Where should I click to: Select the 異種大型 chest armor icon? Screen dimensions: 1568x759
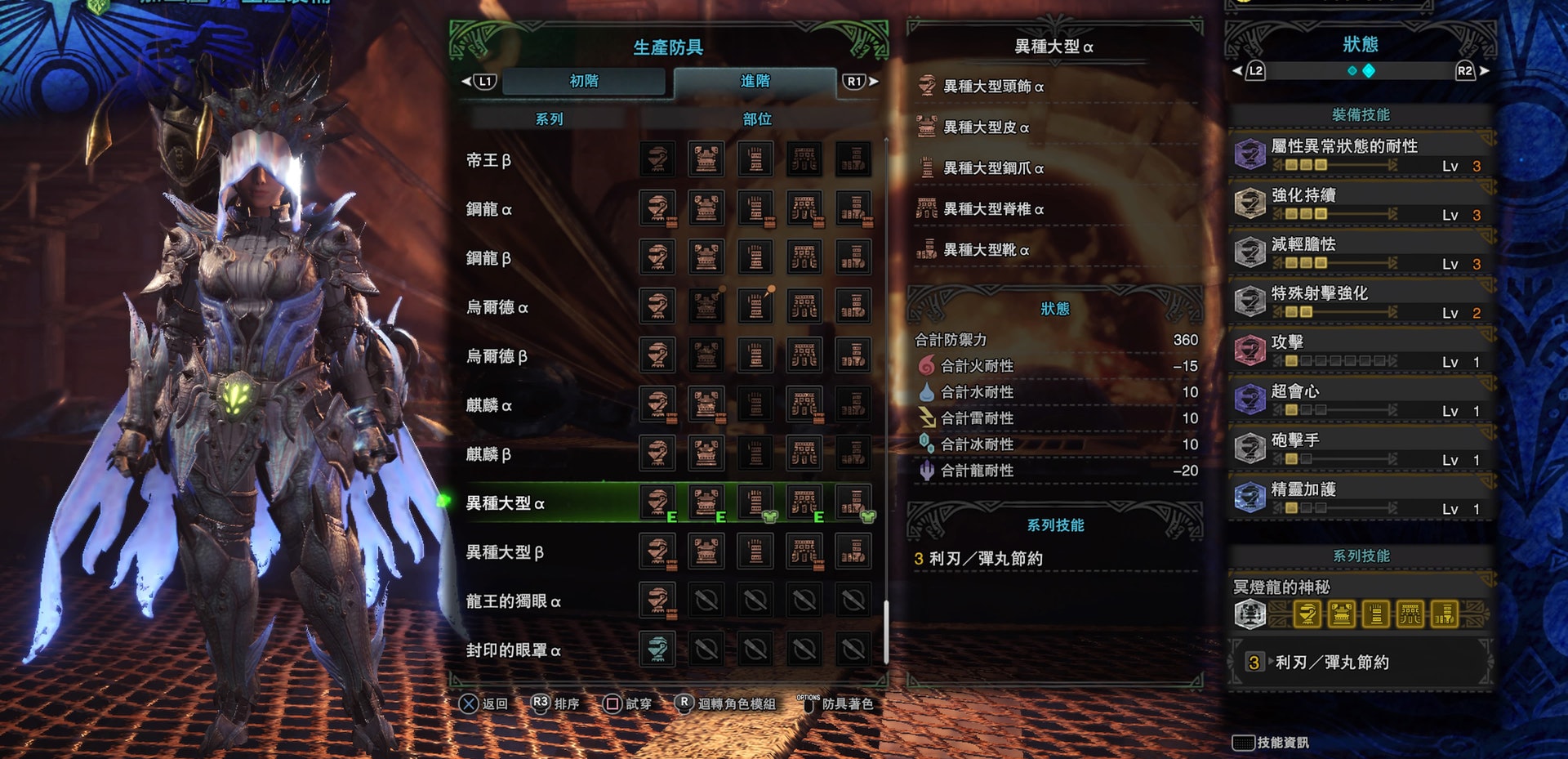[706, 502]
